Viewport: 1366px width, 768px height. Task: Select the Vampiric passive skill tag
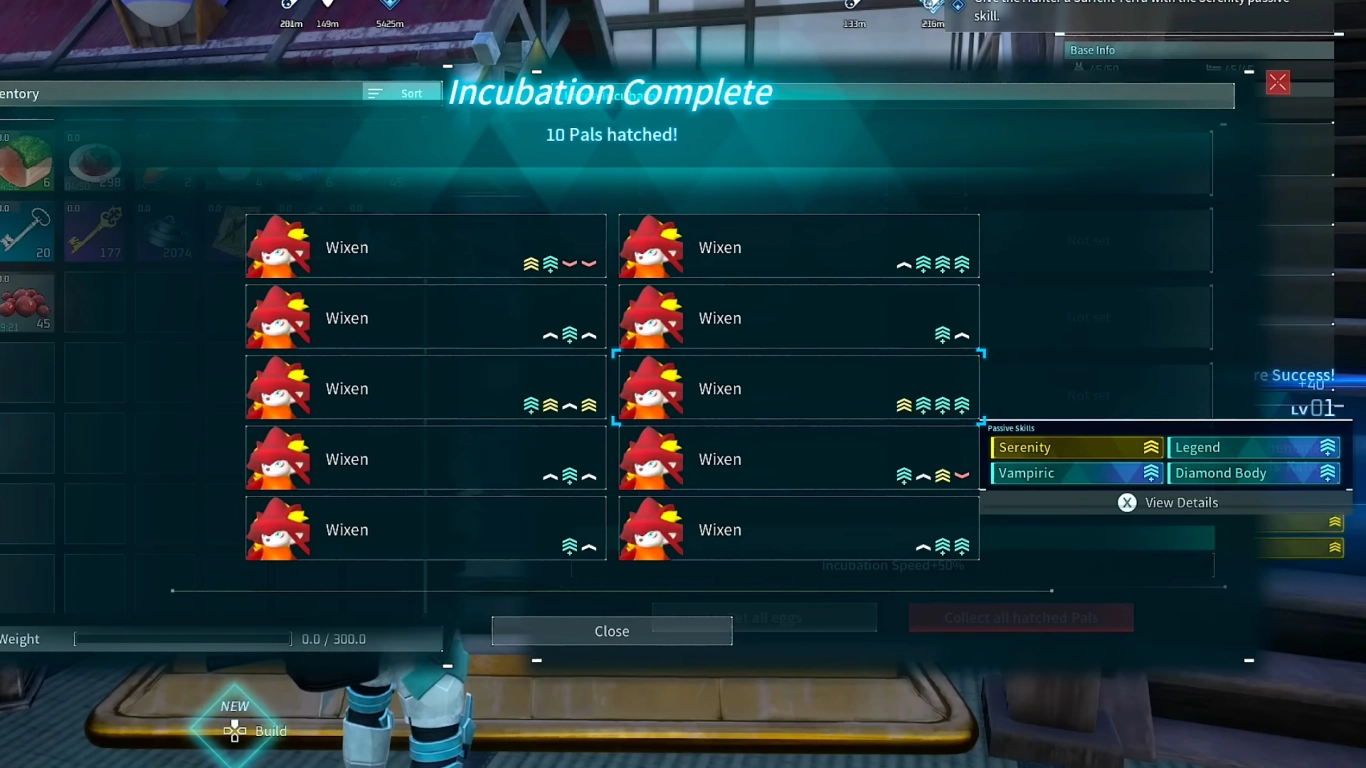pos(1076,473)
